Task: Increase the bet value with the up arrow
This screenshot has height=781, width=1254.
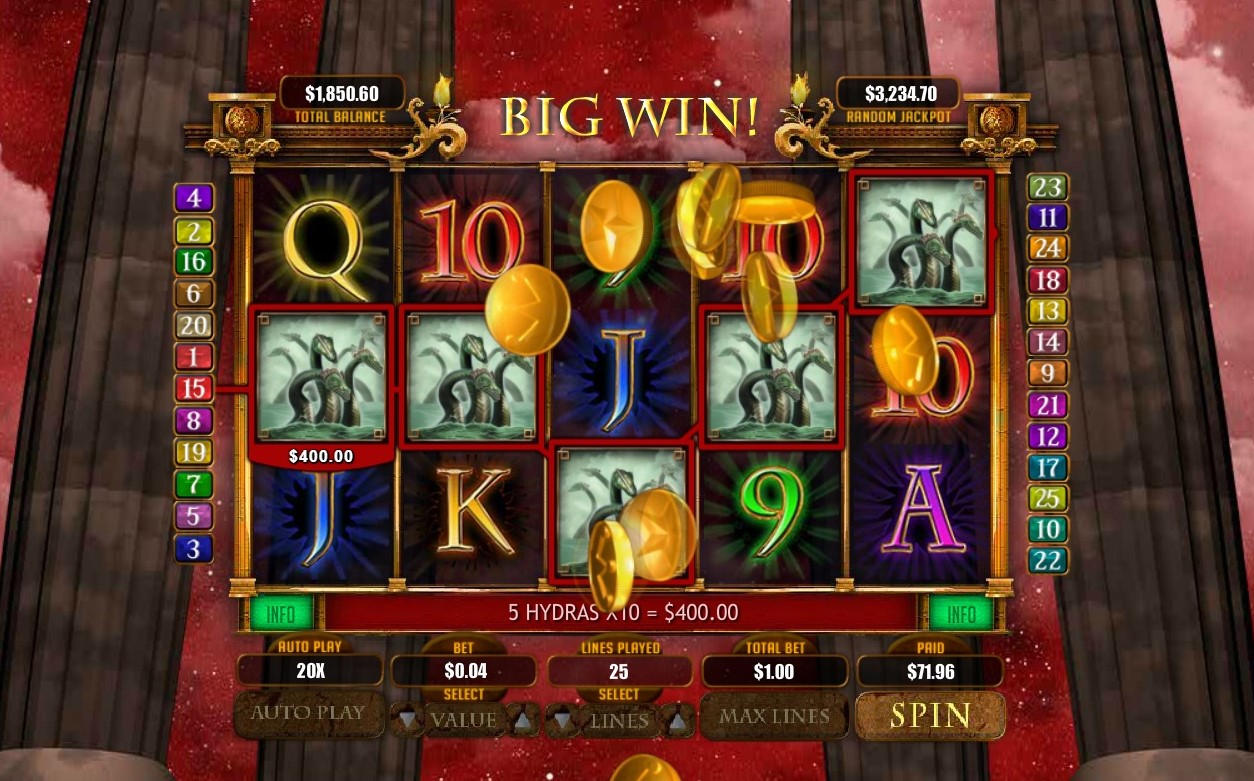Action: 523,719
